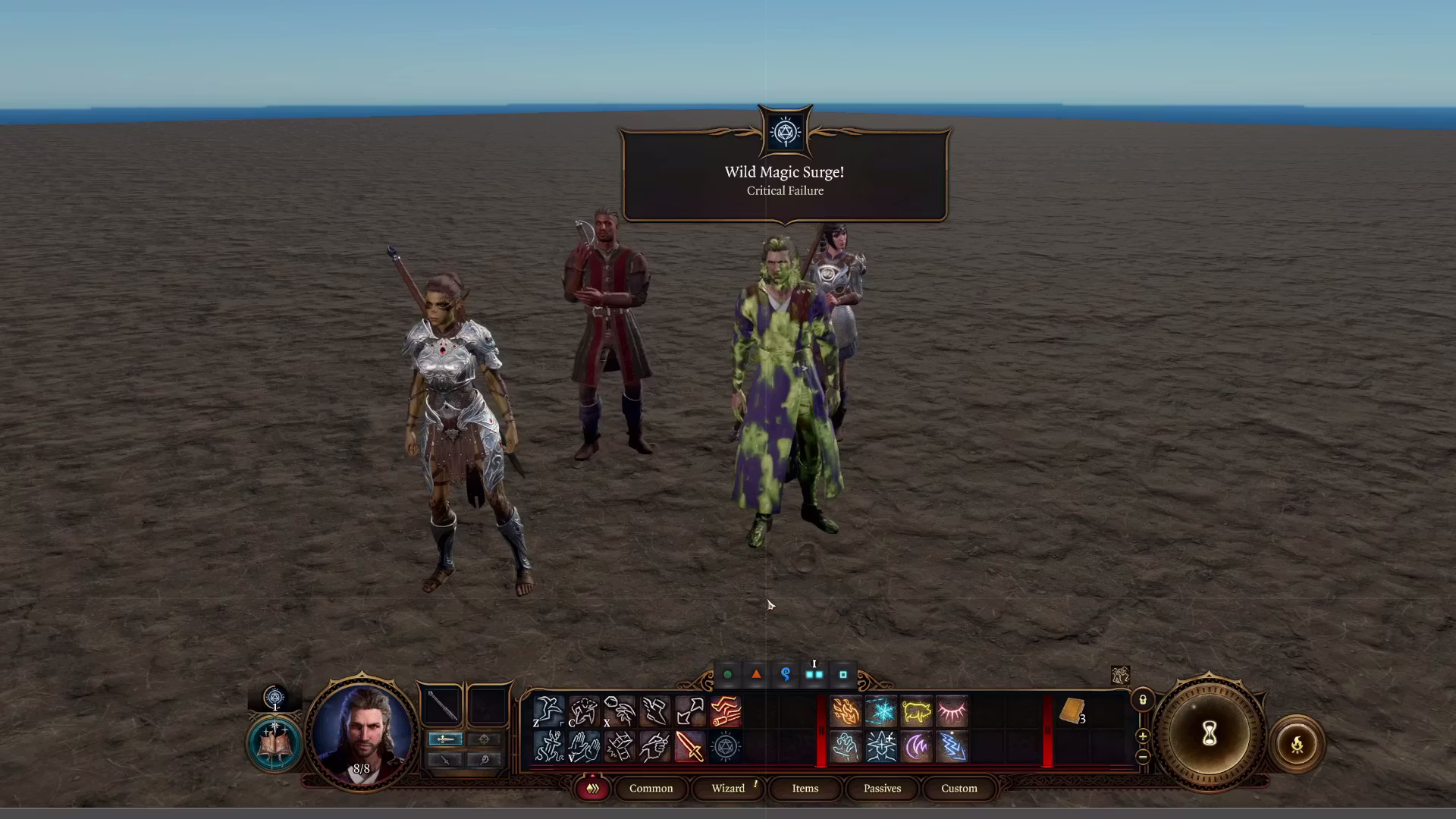Switch to the Custom hotbar tab
1456x819 pixels.
pyautogui.click(x=959, y=789)
